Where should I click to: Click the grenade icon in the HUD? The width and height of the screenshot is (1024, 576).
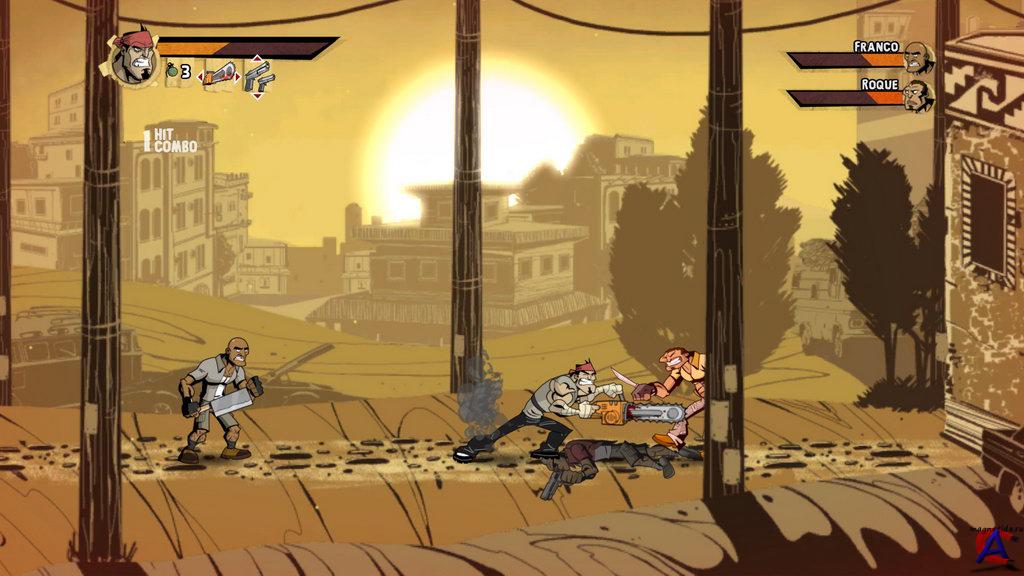pyautogui.click(x=171, y=71)
